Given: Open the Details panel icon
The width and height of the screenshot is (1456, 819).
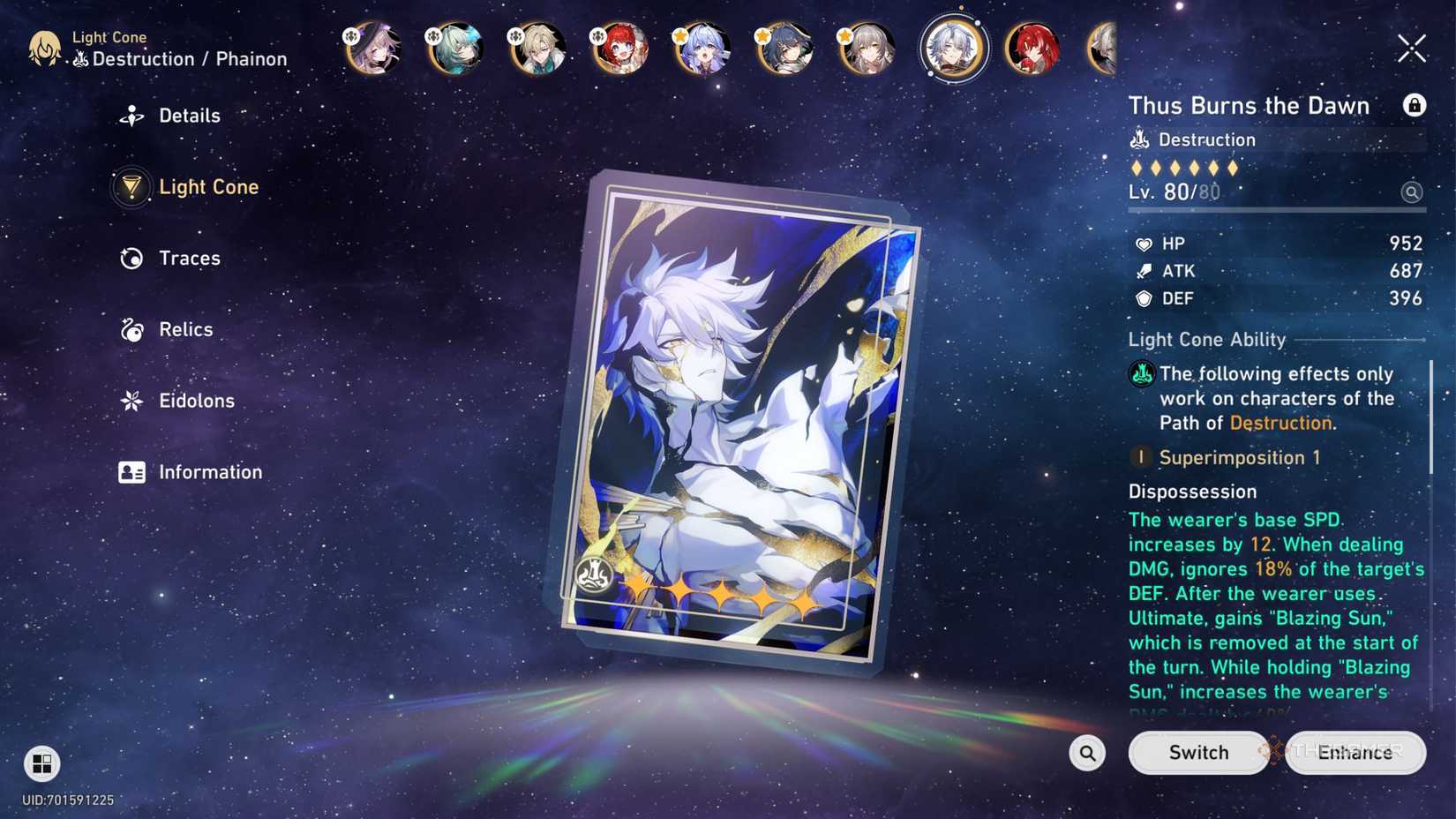Looking at the screenshot, I should pyautogui.click(x=131, y=115).
